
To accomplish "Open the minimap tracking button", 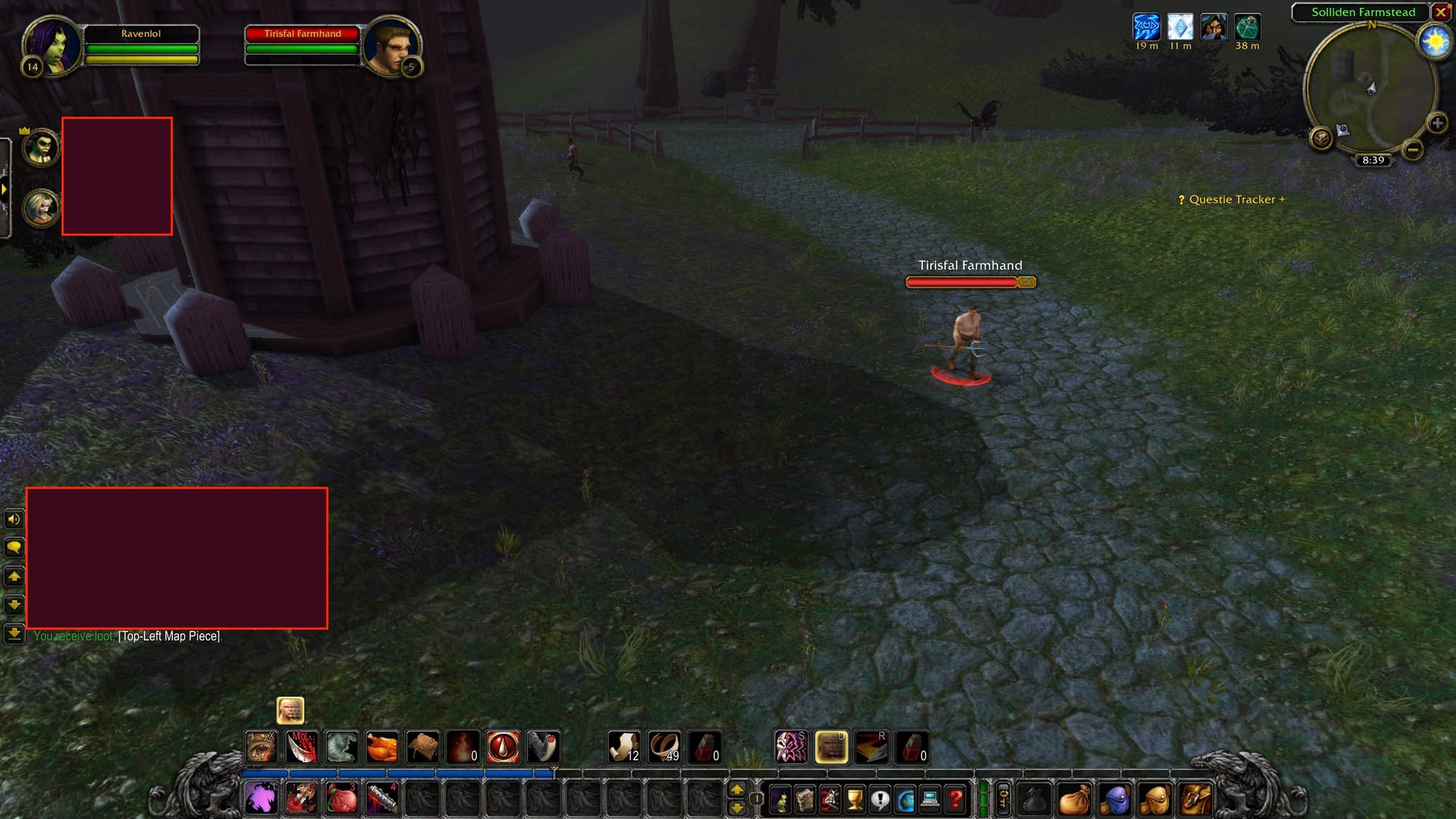I will [1321, 137].
